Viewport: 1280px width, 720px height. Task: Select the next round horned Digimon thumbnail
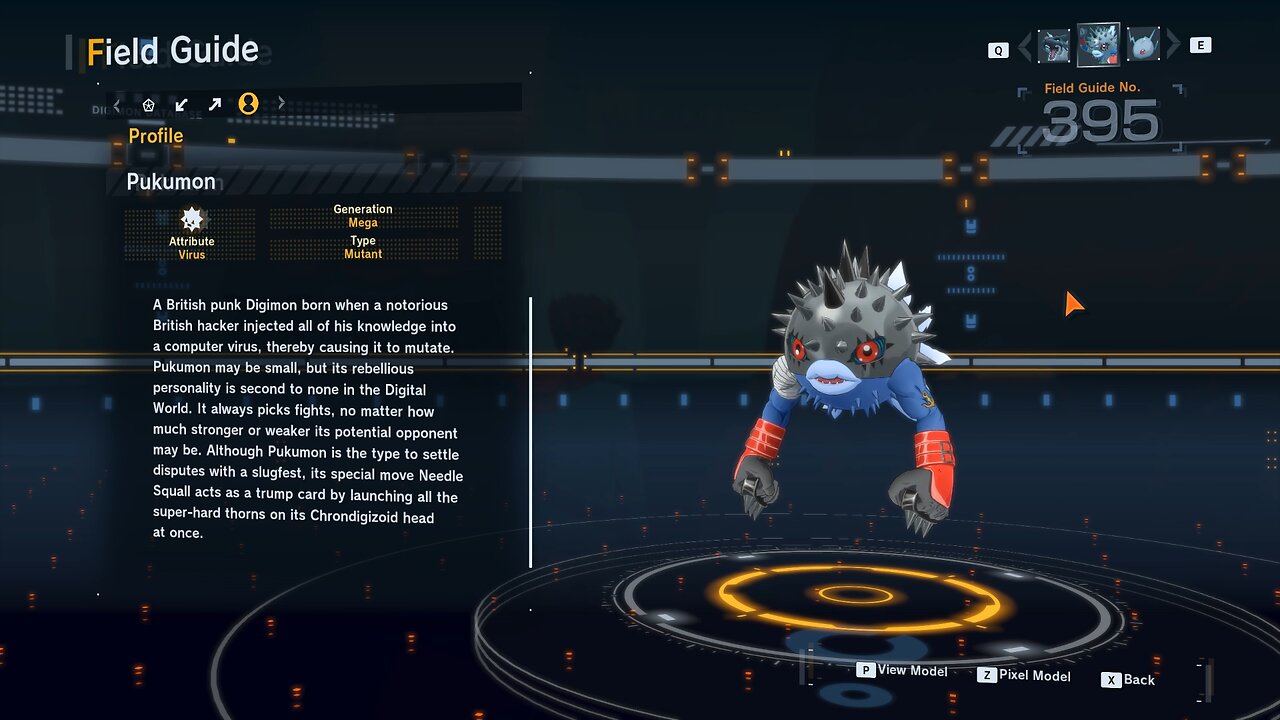pyautogui.click(x=1142, y=45)
